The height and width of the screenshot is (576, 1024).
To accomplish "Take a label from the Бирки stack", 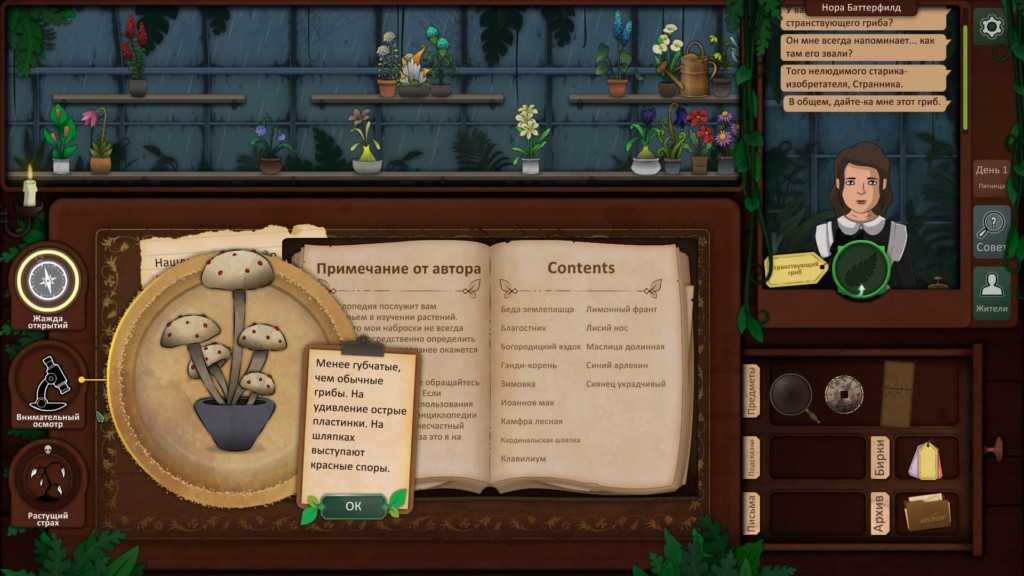I will coord(926,459).
